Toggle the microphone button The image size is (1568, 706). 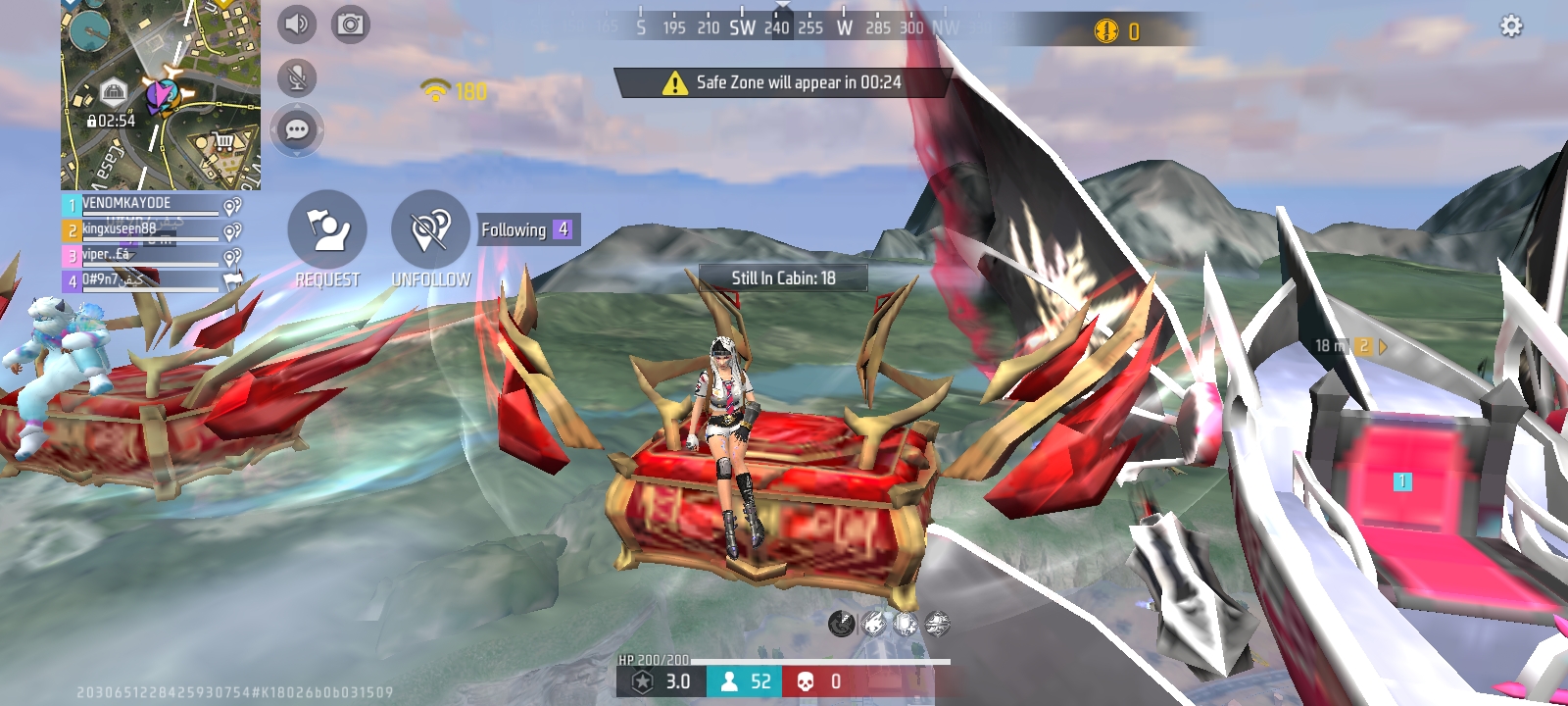coord(297,77)
